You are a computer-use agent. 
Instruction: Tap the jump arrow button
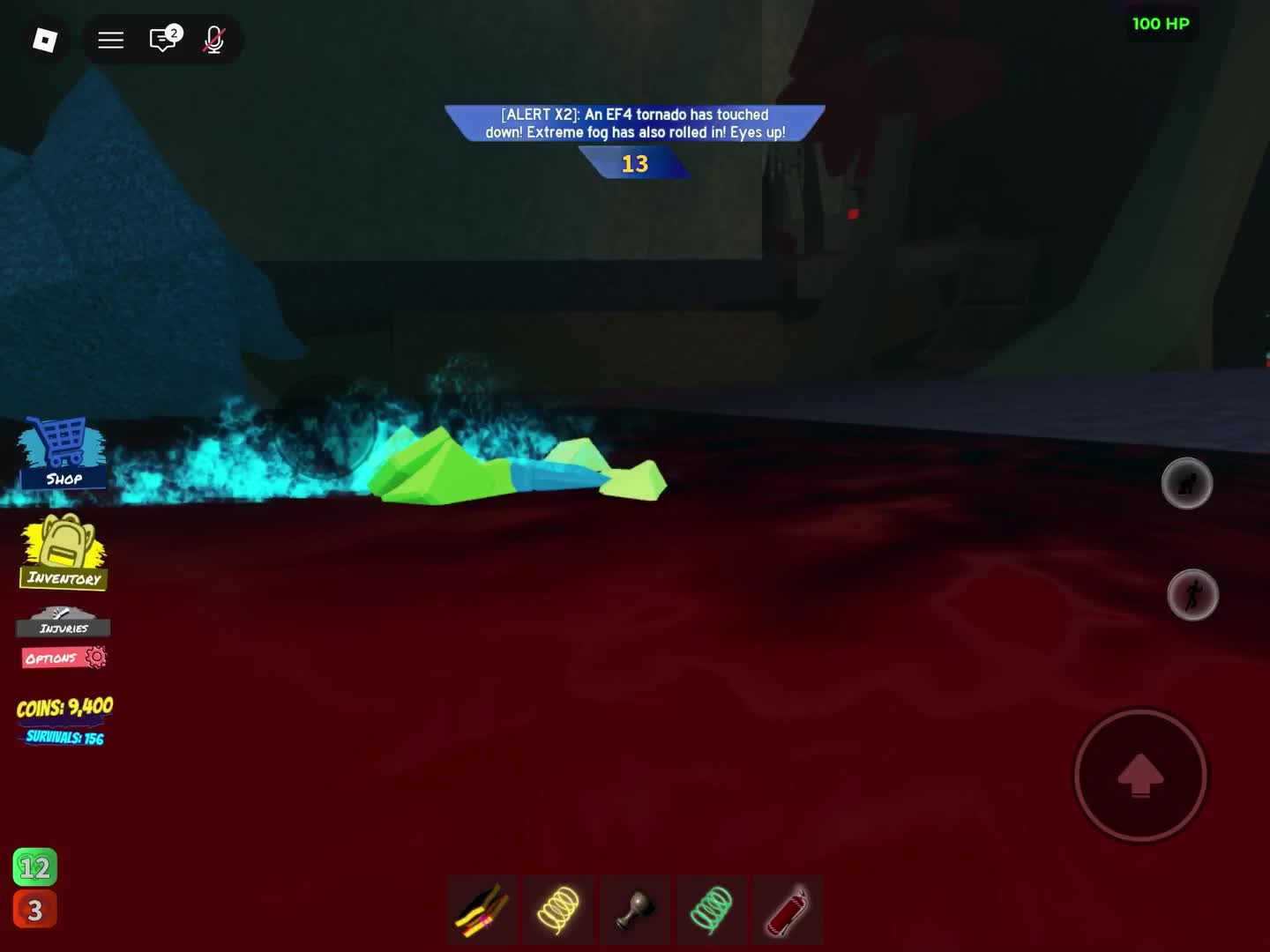point(1140,775)
